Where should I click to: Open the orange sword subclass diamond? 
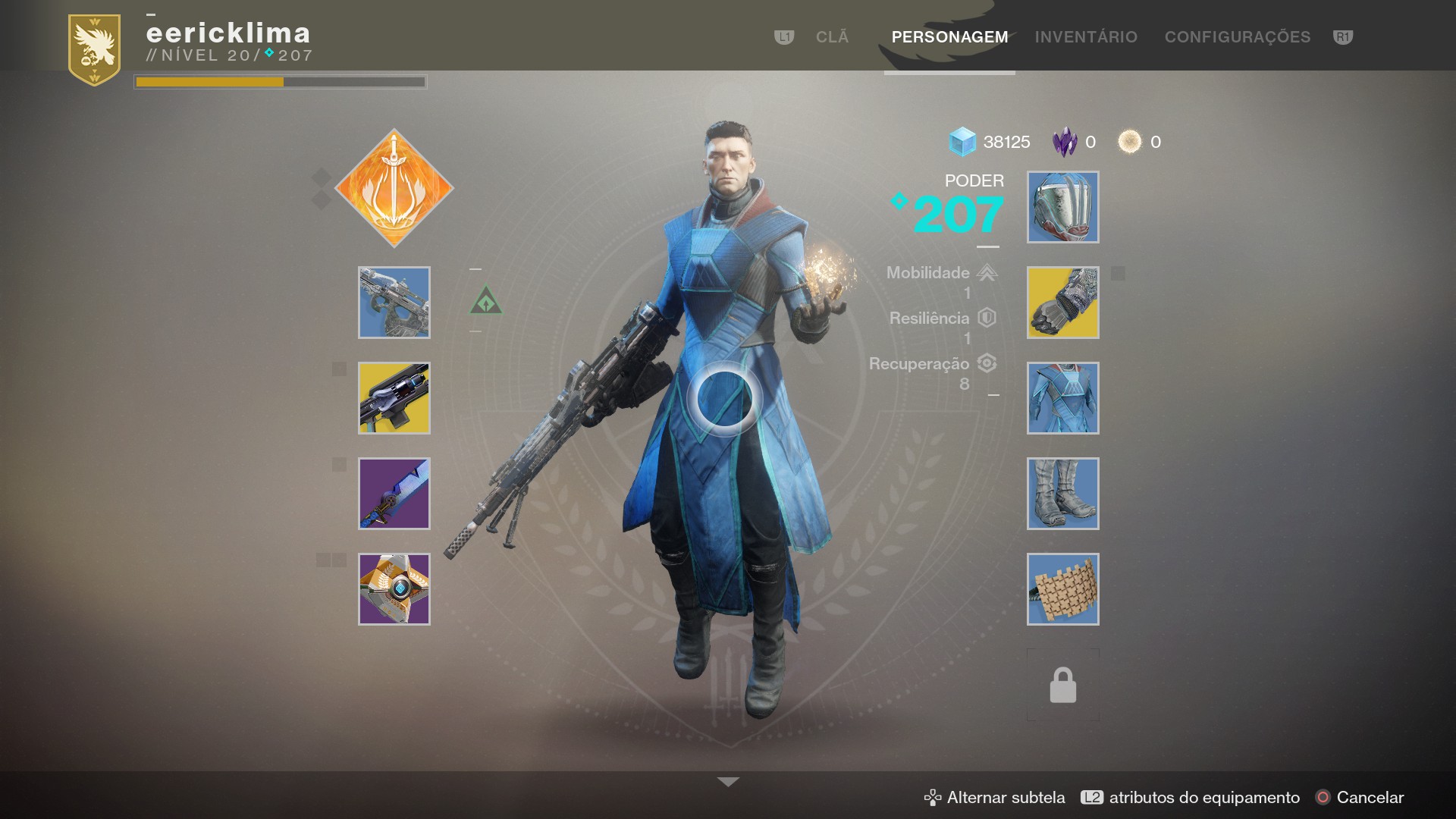(x=394, y=188)
